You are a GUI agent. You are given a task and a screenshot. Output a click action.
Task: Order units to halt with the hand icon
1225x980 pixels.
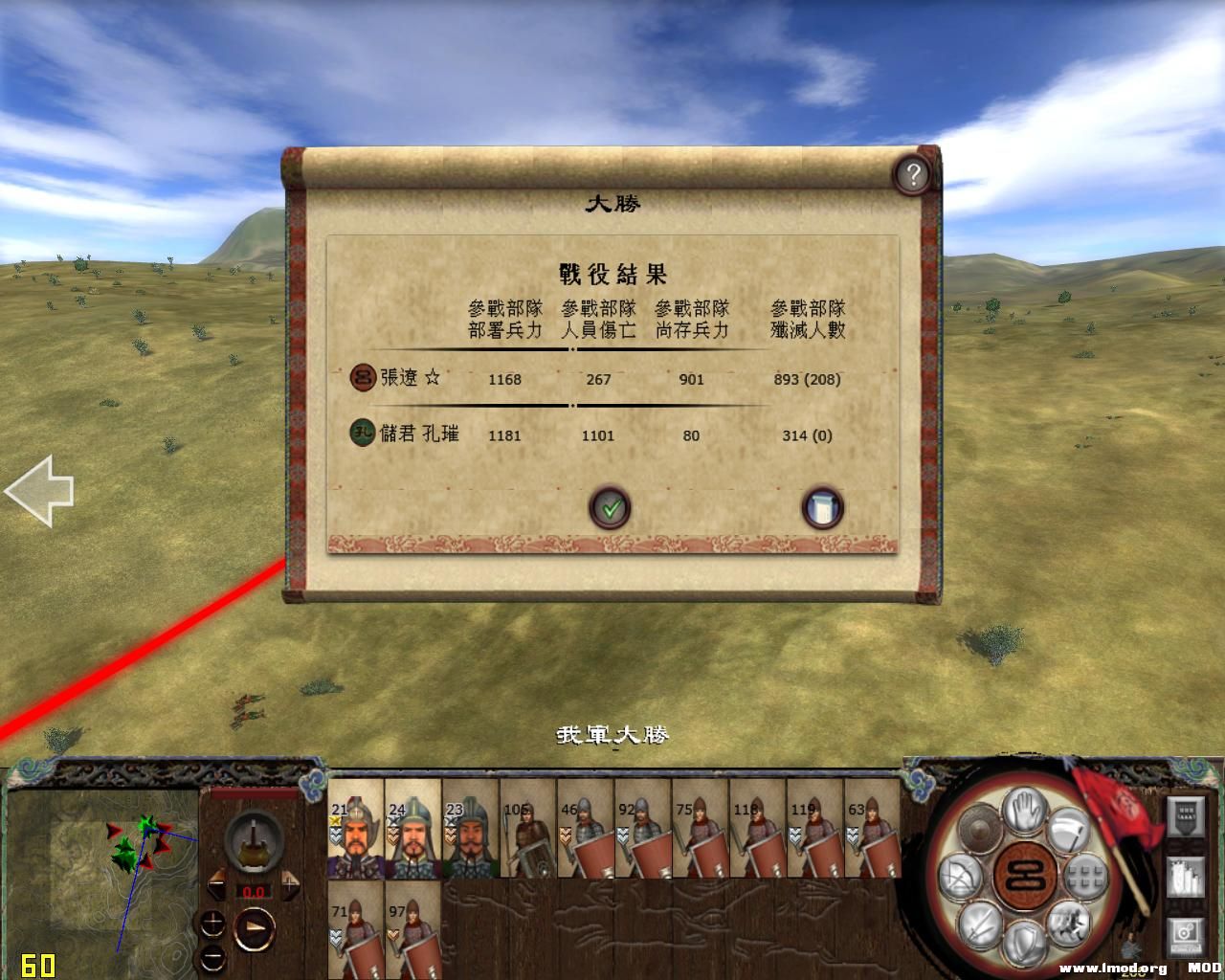[x=1022, y=812]
